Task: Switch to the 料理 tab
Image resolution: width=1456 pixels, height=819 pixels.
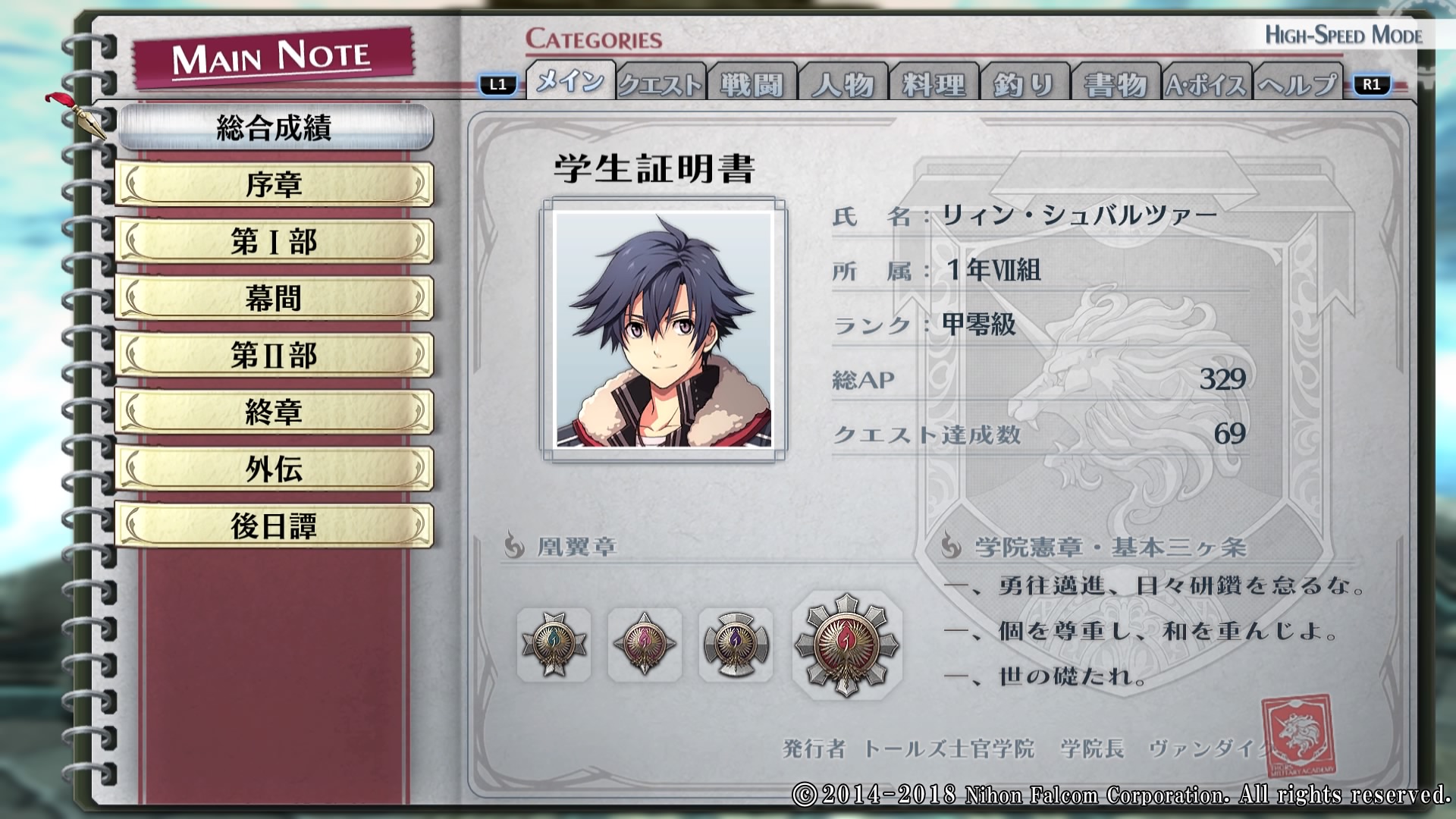Action: (934, 84)
